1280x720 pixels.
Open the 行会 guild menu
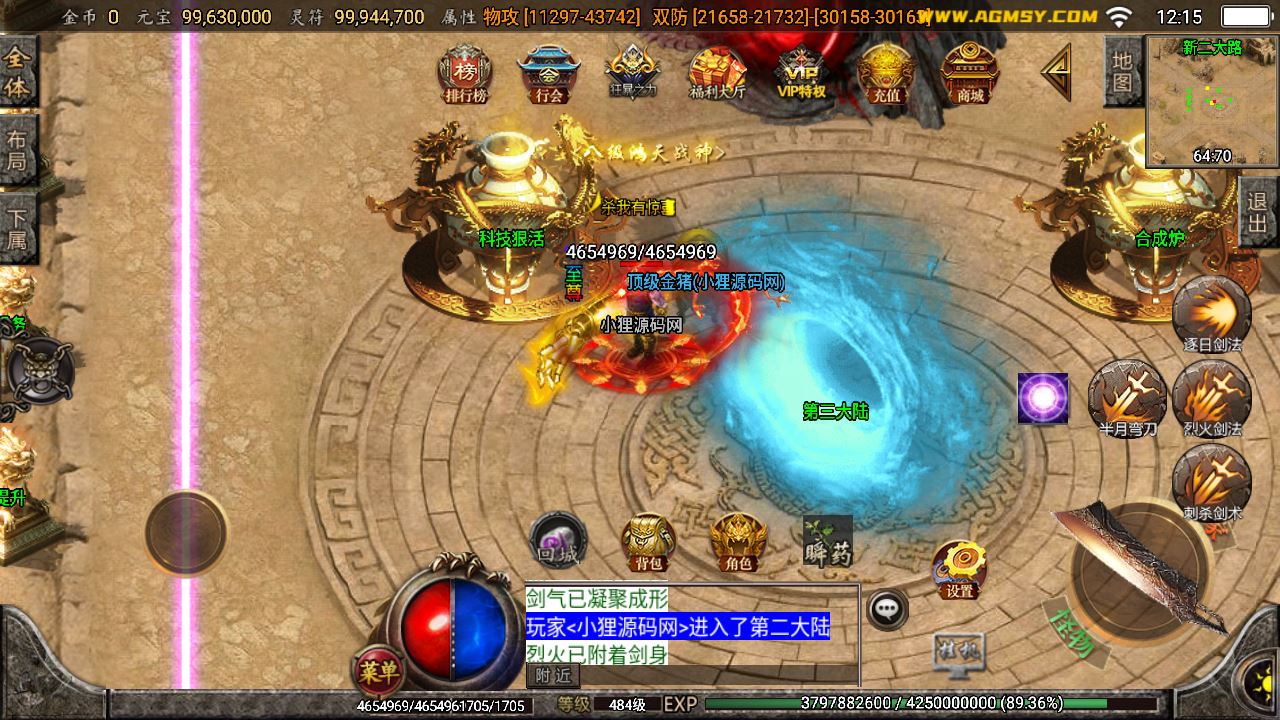point(549,74)
